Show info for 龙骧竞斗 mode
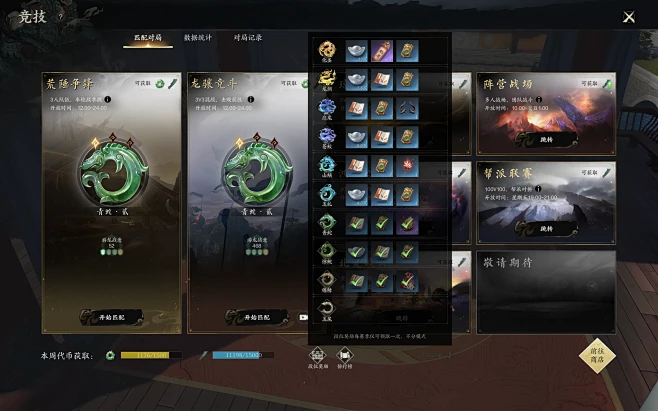This screenshot has height=411, width=658. tap(249, 100)
